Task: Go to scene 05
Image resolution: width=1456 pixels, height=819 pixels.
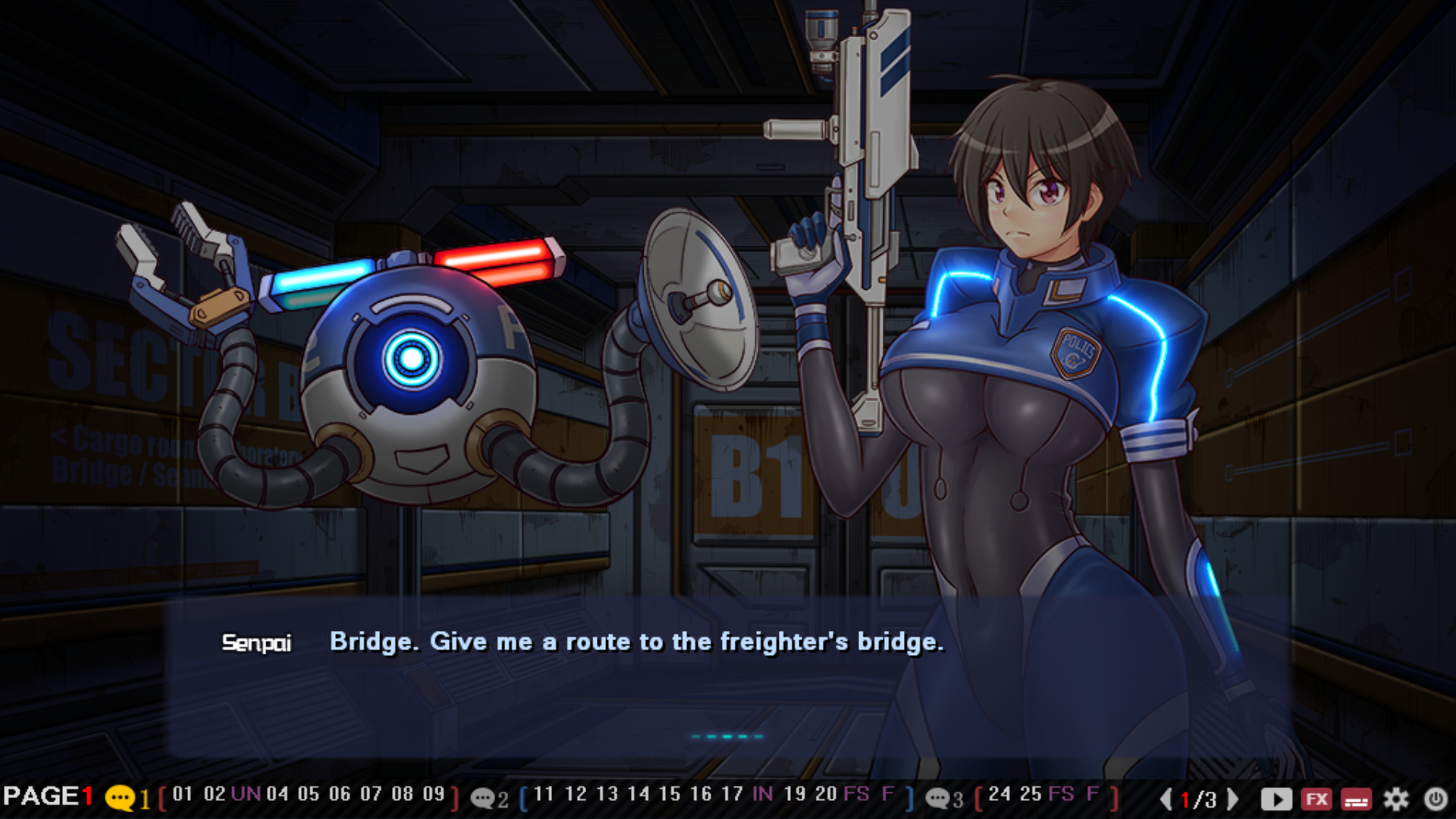Action: pos(308,795)
